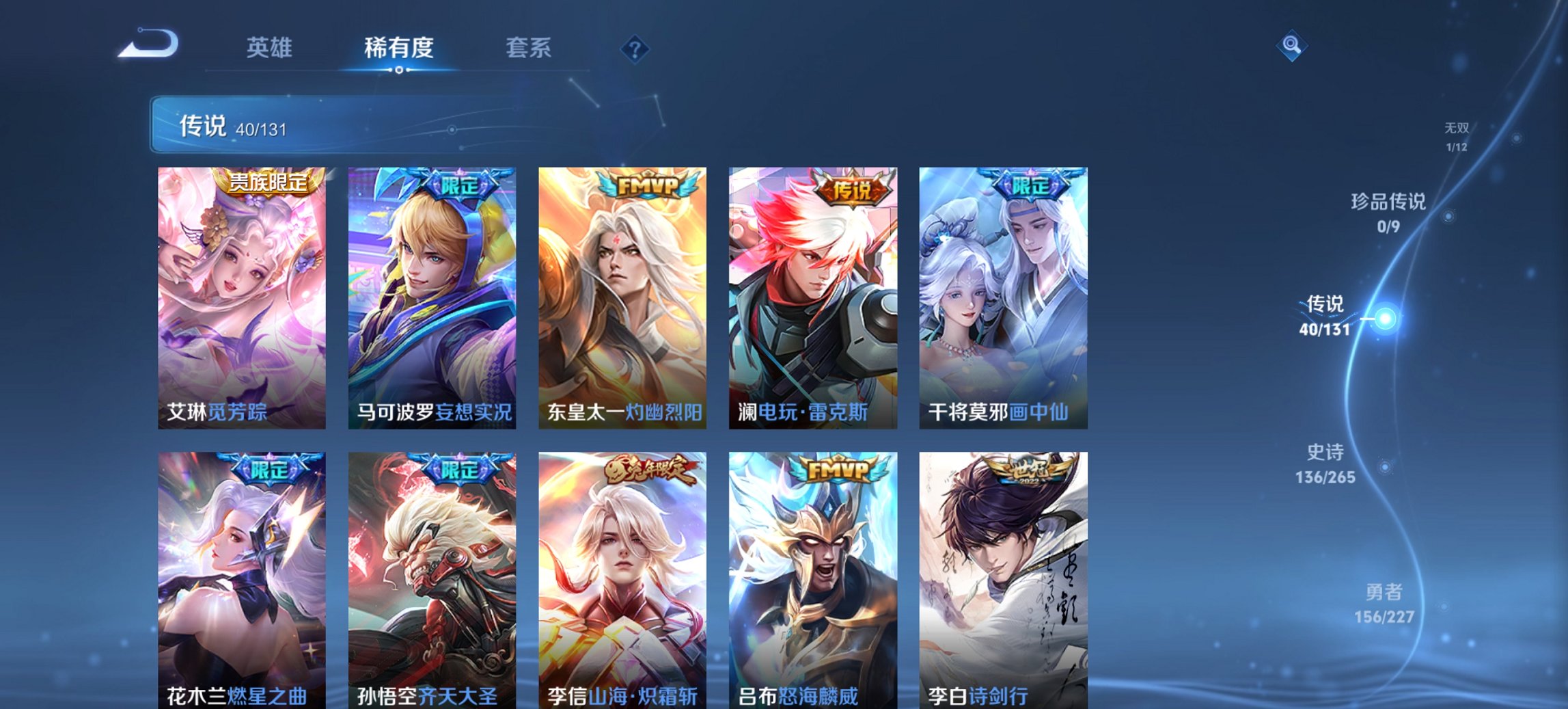Open the search function via the magnifier icon

pos(1291,46)
